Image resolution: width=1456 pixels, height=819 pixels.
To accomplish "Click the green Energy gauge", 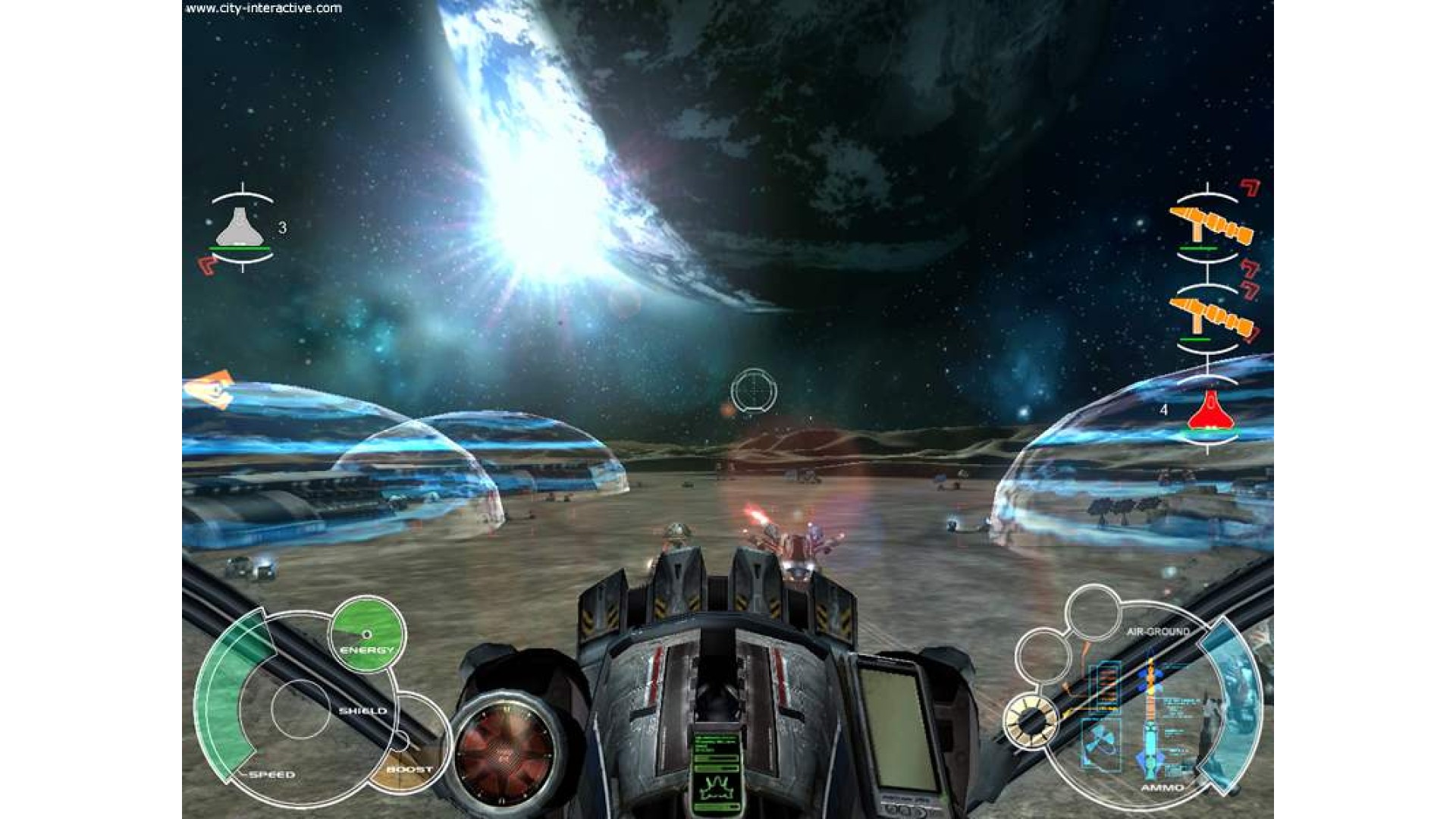I will tap(367, 634).
